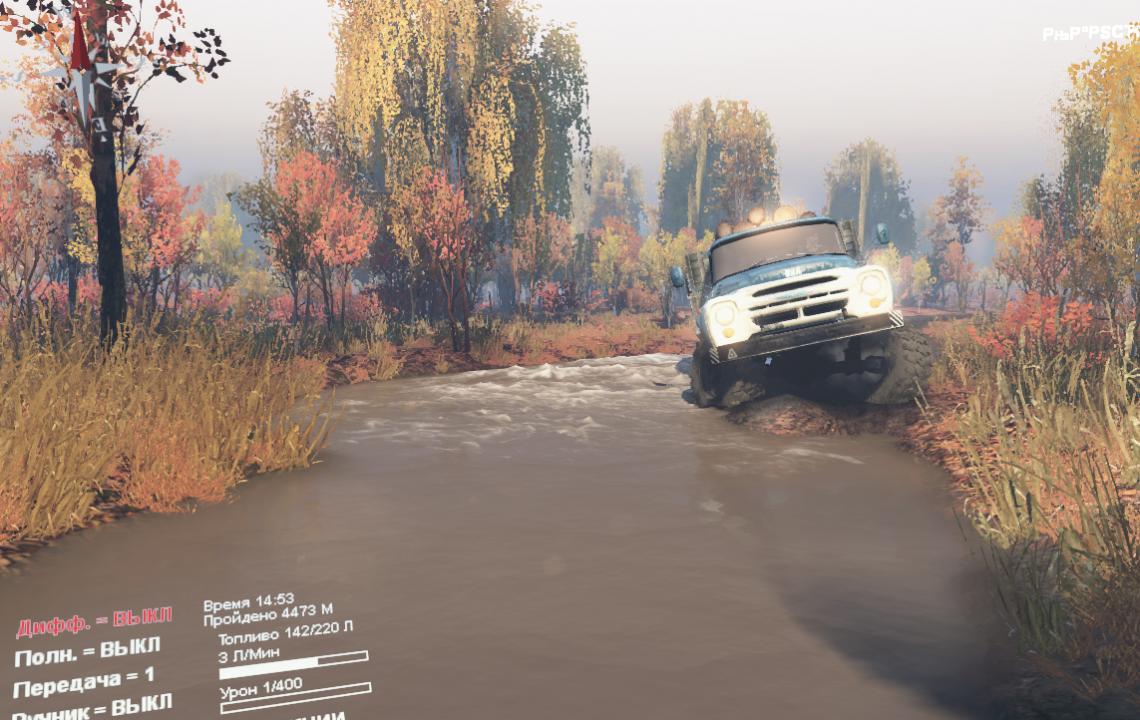The image size is (1140, 720).
Task: Toggle the Полн. all-wheel drive indicator
Action: pyautogui.click(x=87, y=653)
